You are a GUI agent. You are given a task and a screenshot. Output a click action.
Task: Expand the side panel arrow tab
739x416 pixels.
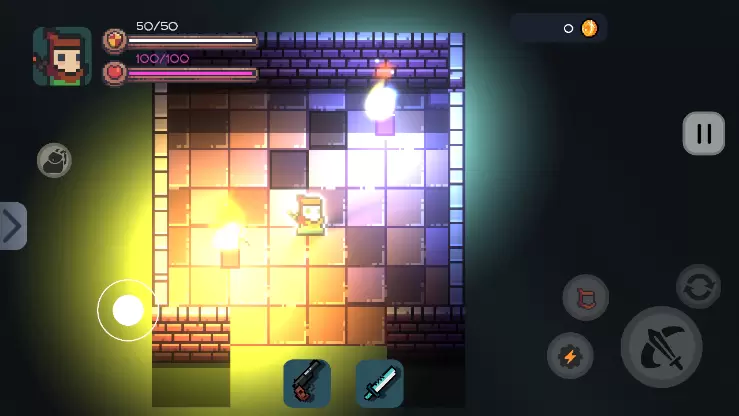13,226
